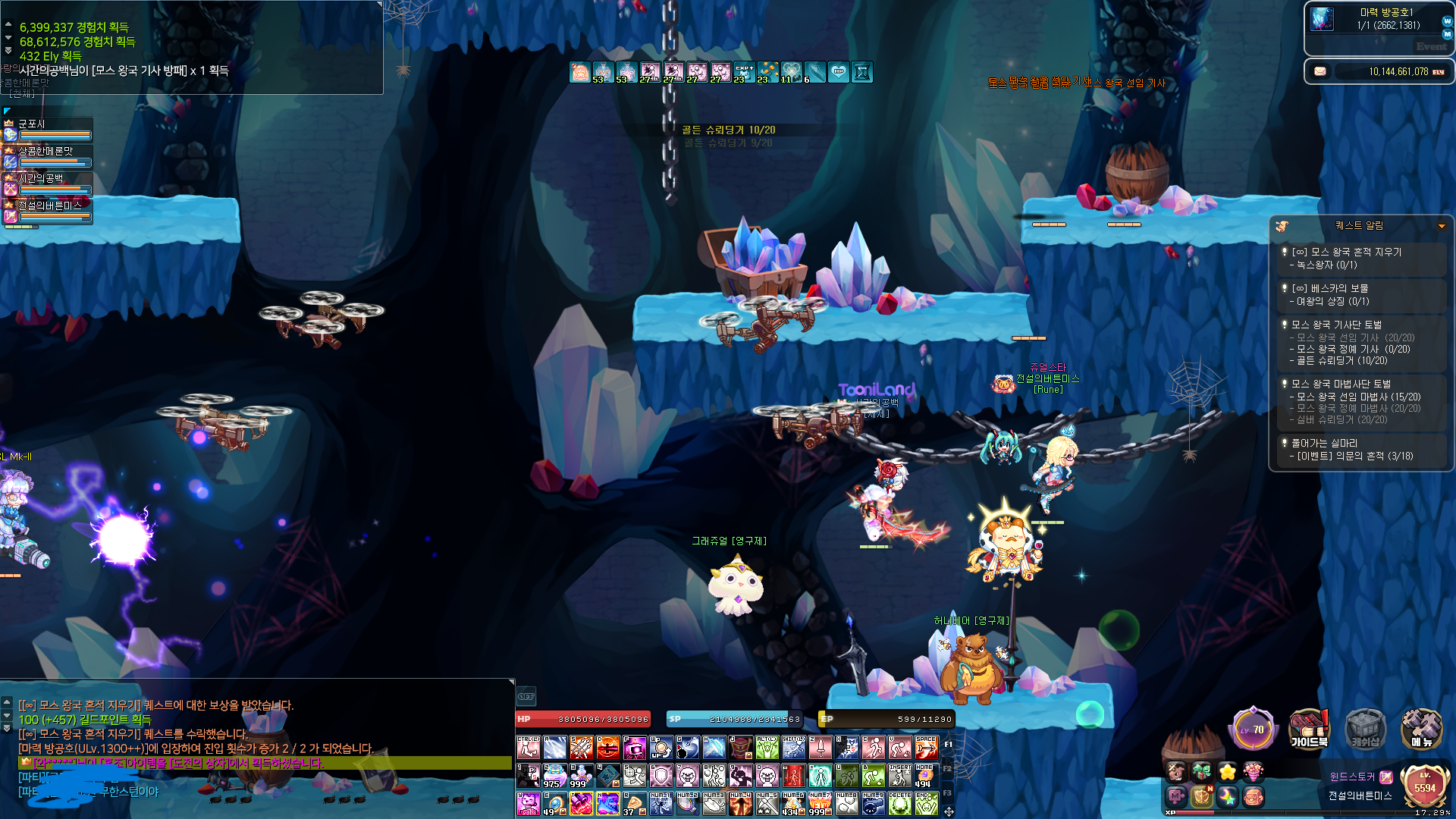Open the mail envelope icon
This screenshot has height=819, width=1456.
[x=1320, y=71]
